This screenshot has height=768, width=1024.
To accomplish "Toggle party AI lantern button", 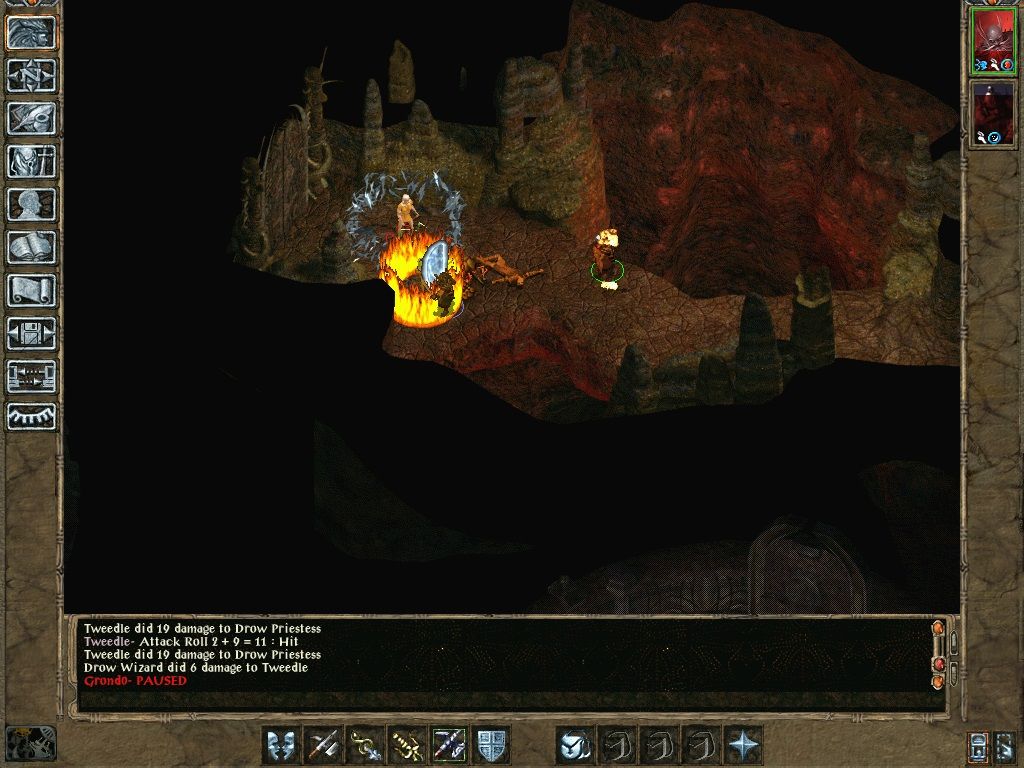I will pos(978,746).
